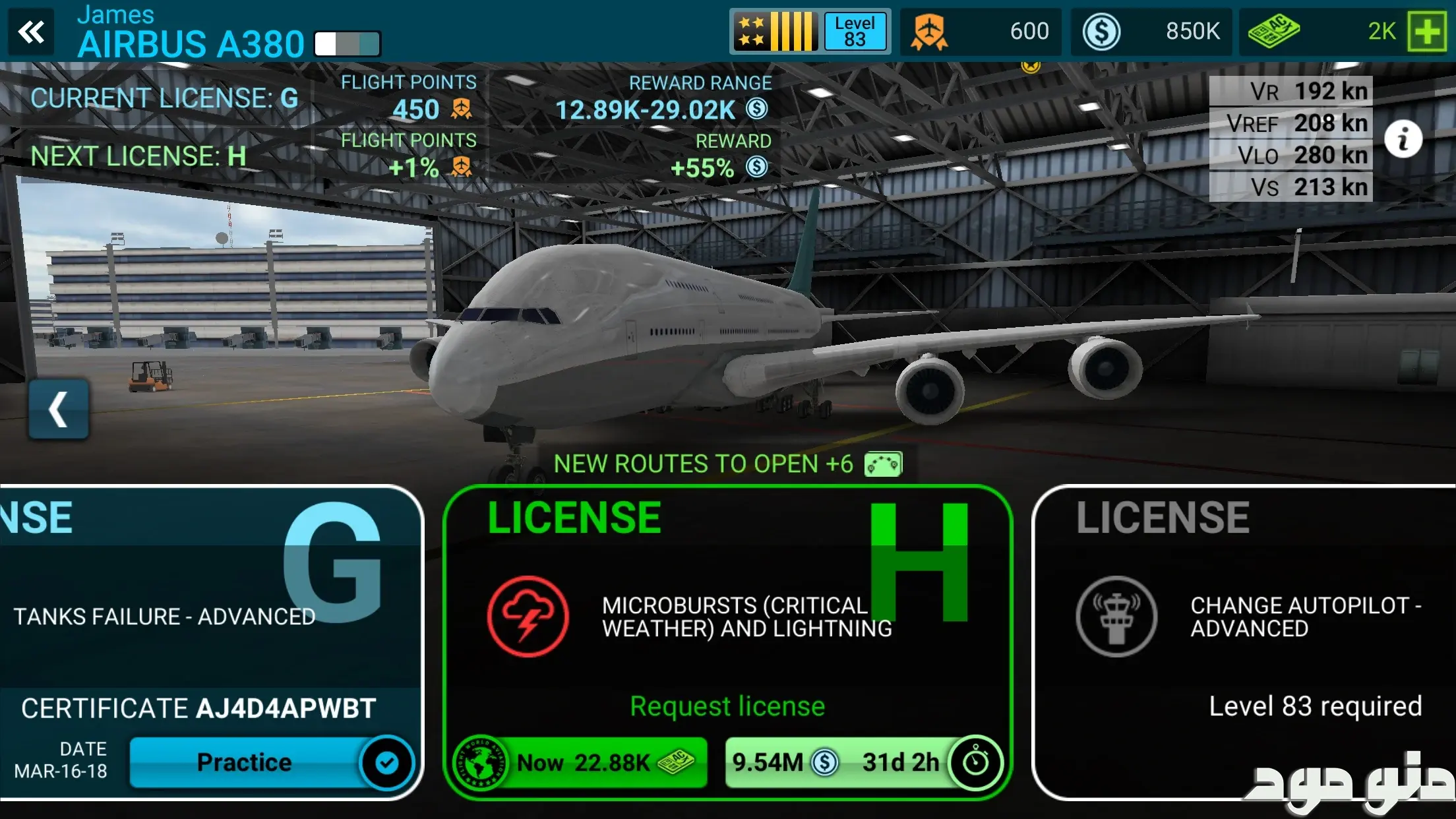
Task: Tap the 600 flight points counter
Action: (x=981, y=31)
